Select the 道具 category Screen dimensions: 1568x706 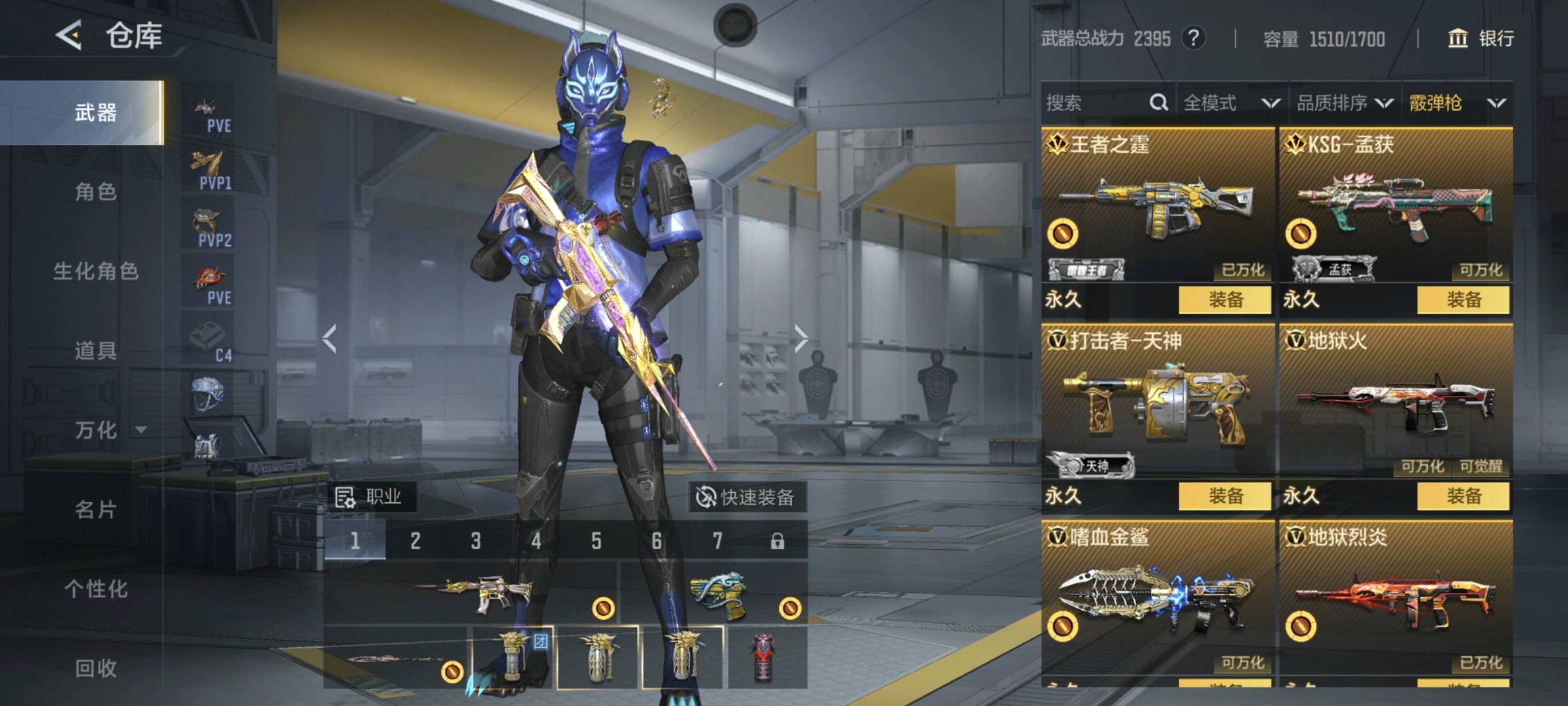[x=95, y=350]
